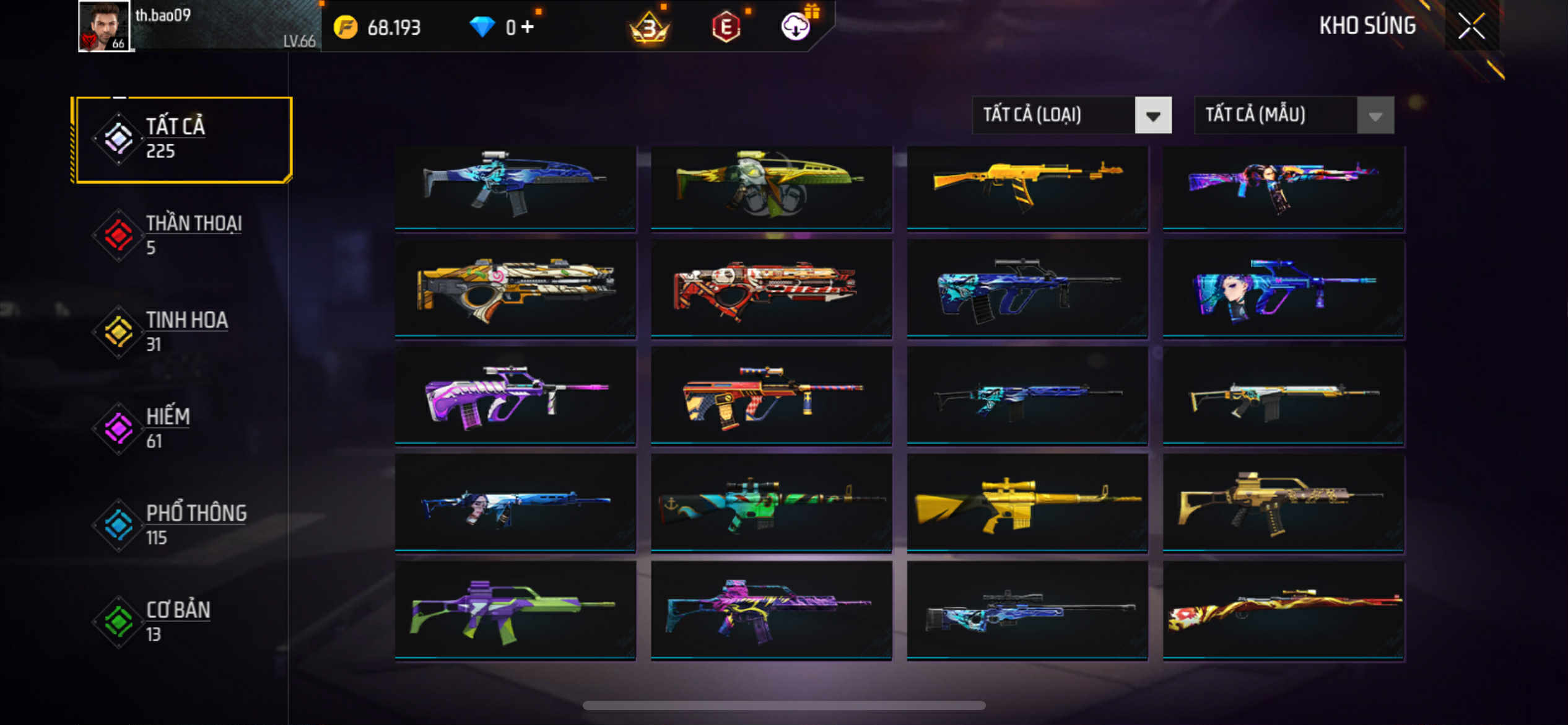Choose the red and white skull shotgun skin
1568x725 pixels.
pyautogui.click(x=771, y=289)
